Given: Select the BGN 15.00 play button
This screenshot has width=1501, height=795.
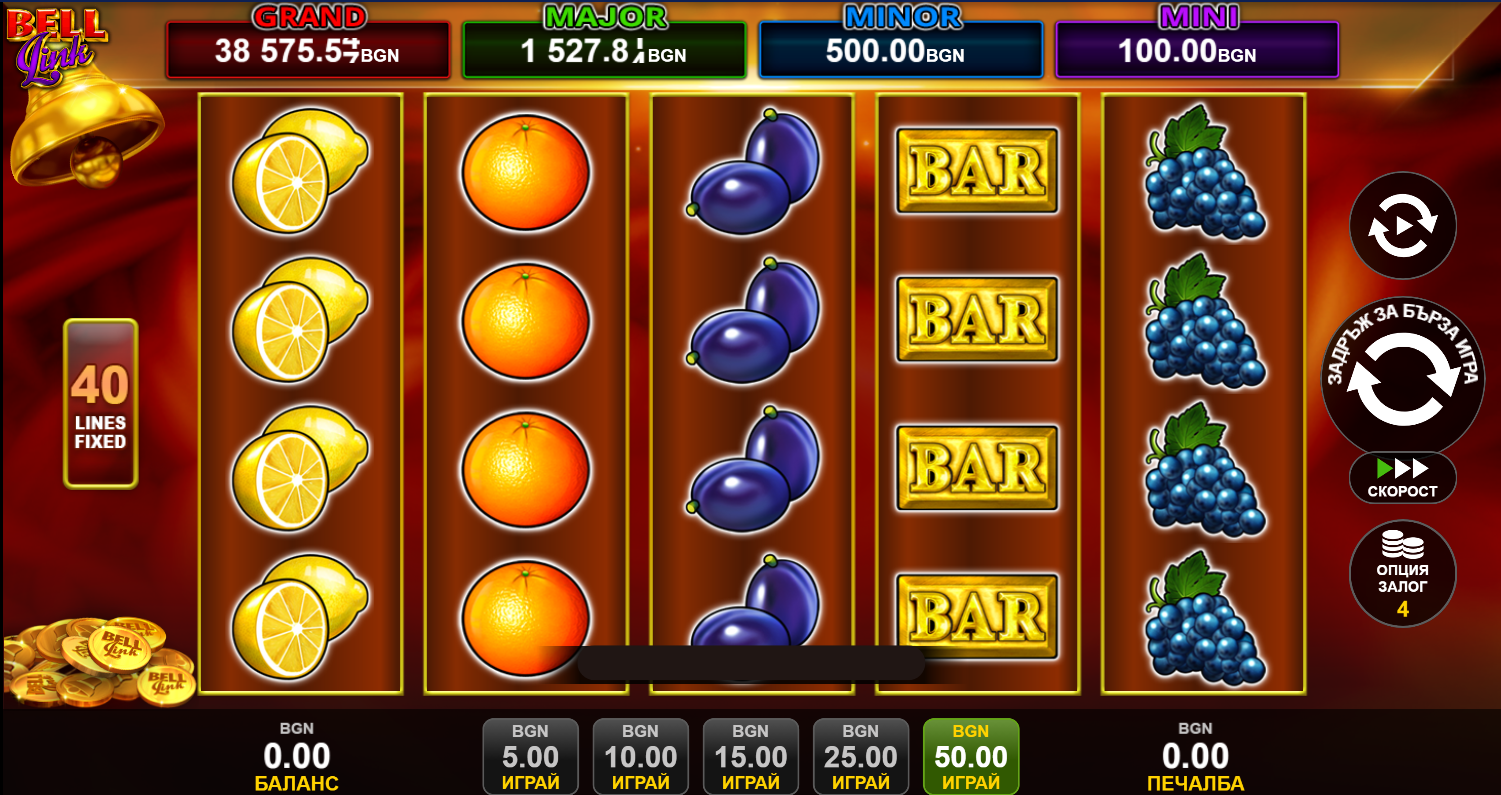Looking at the screenshot, I should [750, 756].
